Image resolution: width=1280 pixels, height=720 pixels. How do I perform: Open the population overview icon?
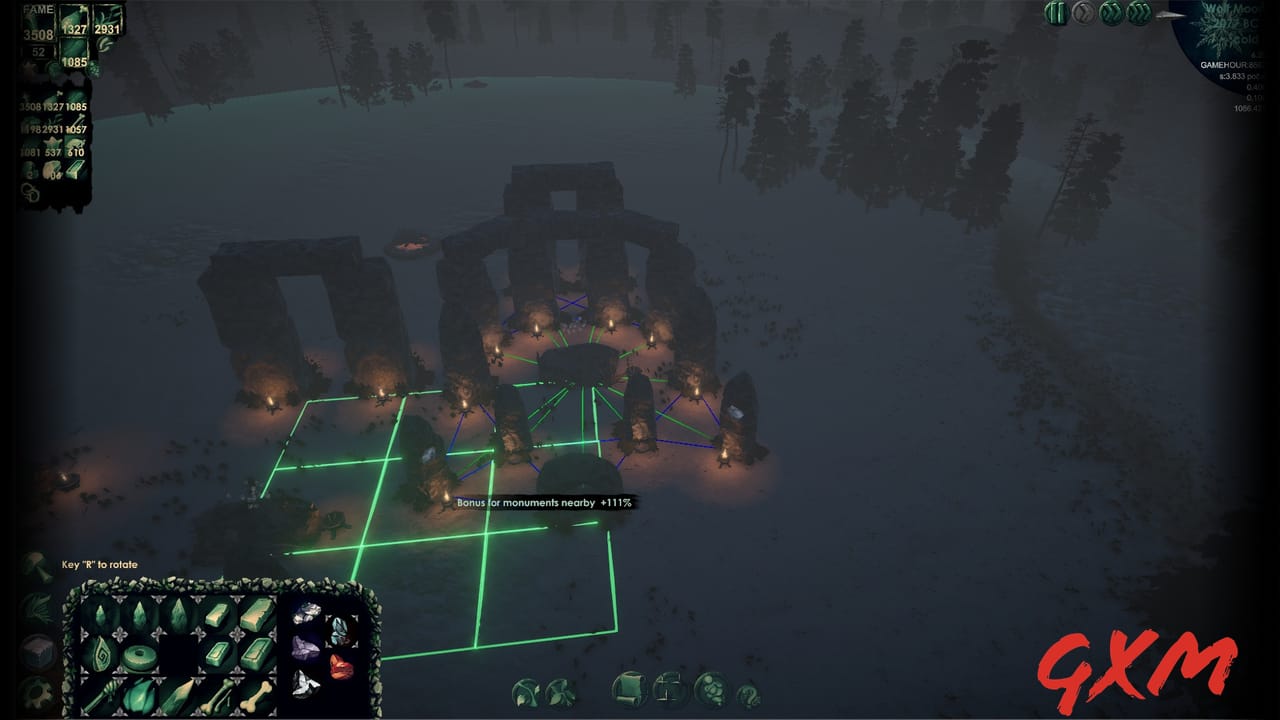[x=710, y=690]
